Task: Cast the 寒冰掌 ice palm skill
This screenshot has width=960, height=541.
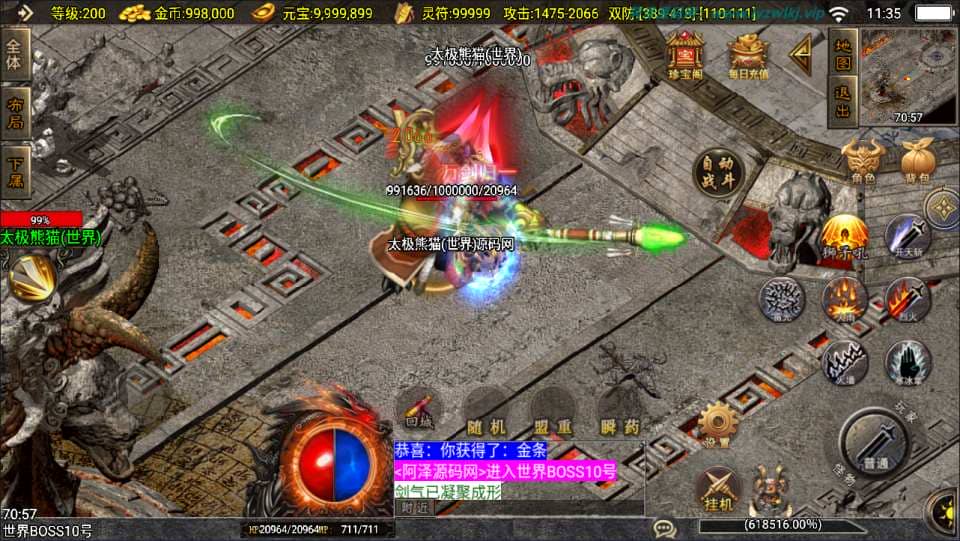Action: (x=908, y=361)
